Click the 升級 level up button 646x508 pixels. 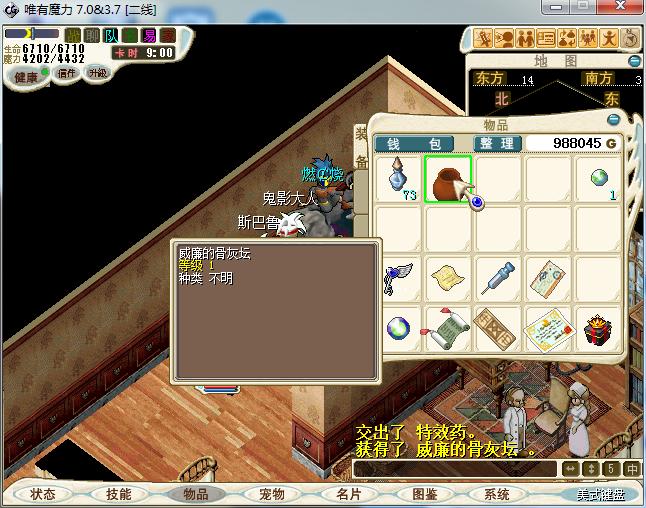coord(98,73)
